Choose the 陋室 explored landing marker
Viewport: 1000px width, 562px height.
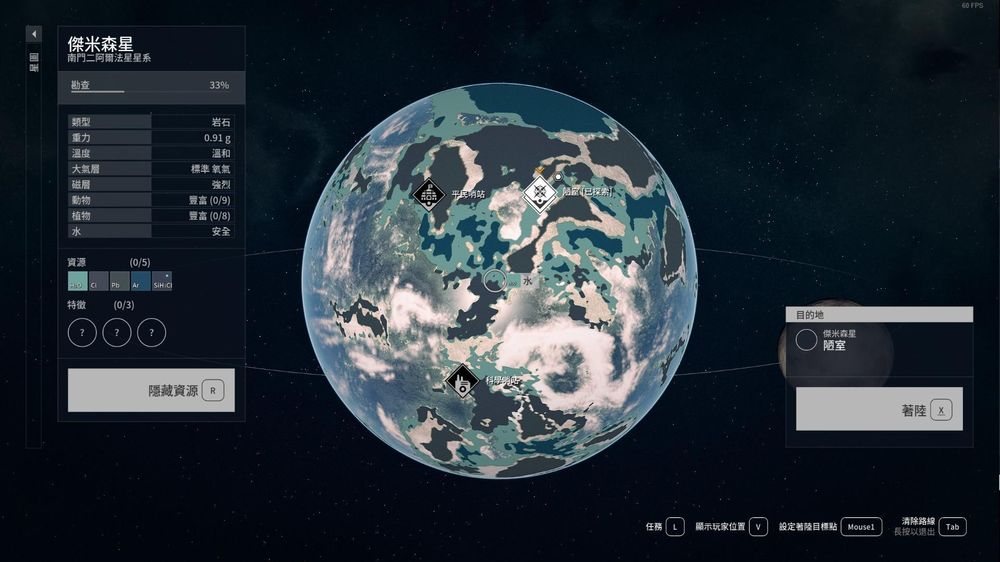(540, 192)
